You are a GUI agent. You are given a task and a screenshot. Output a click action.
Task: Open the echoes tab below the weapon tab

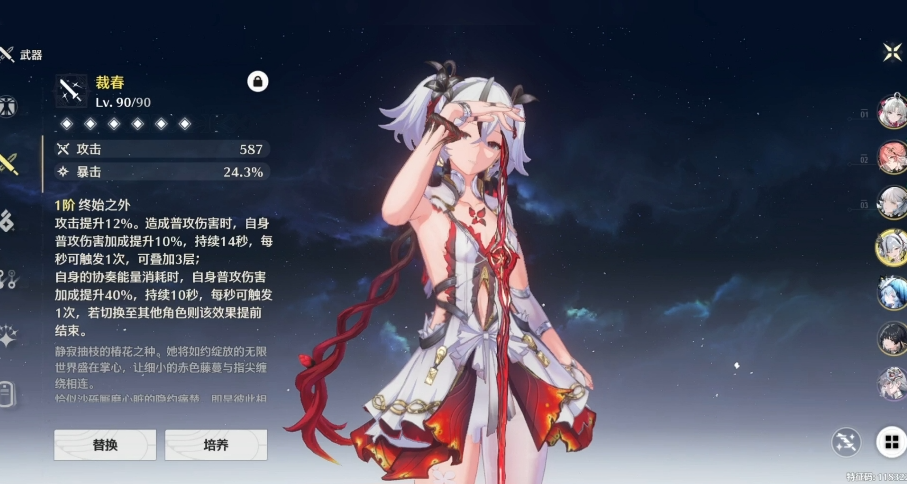(7, 221)
